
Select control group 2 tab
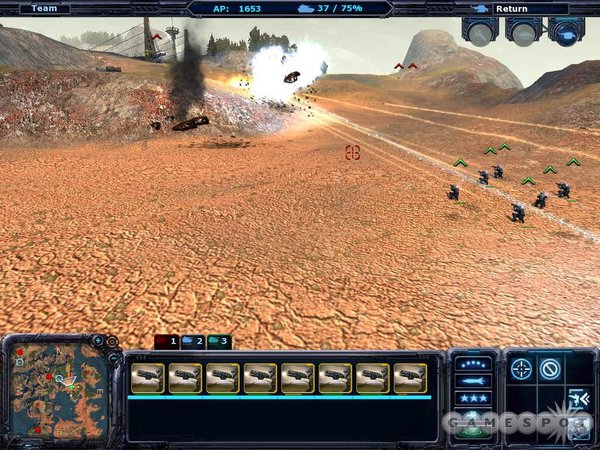193,342
